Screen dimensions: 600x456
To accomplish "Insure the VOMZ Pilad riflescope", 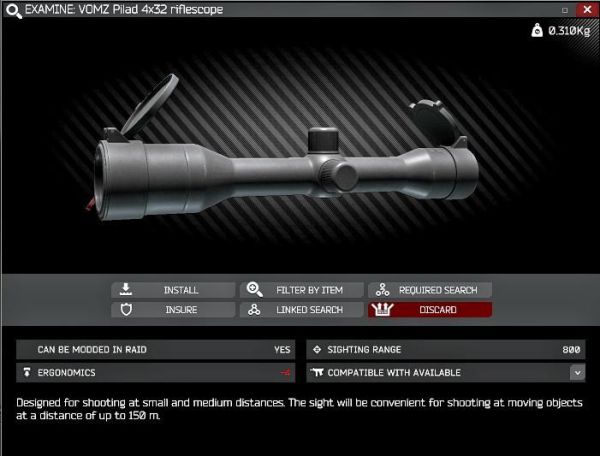I will (x=173, y=310).
